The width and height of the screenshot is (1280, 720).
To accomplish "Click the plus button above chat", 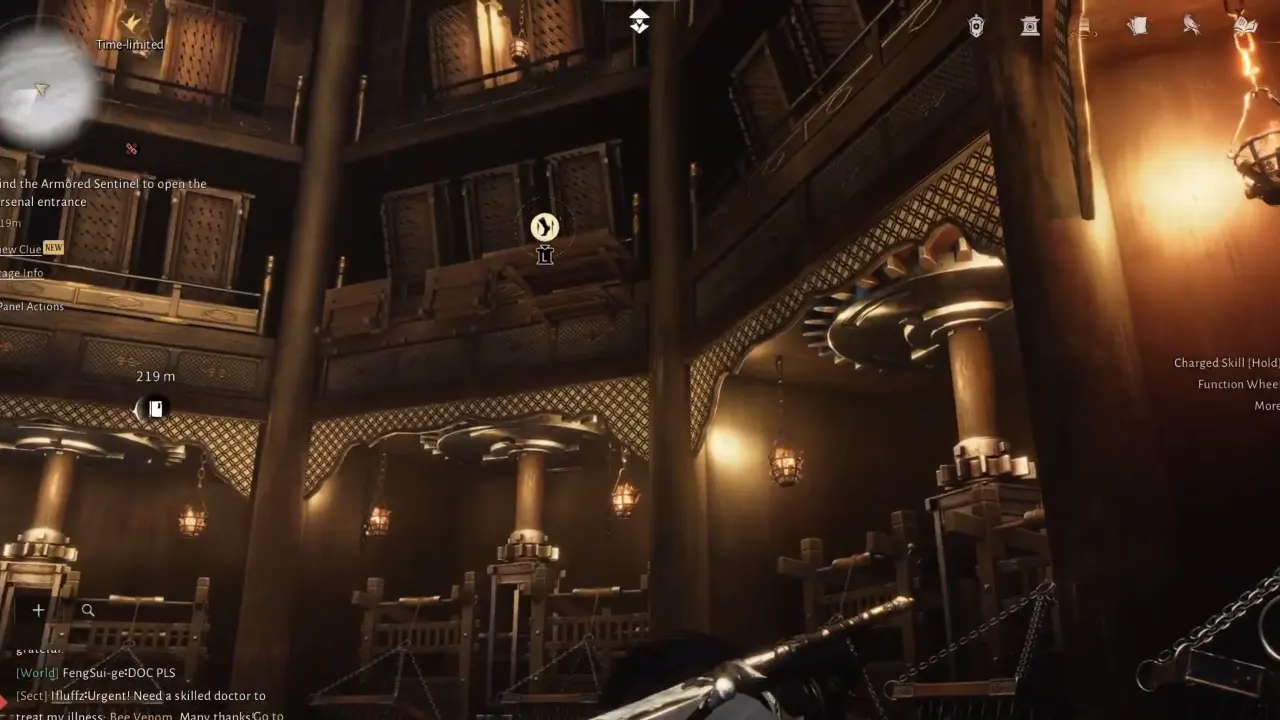I will click(38, 610).
